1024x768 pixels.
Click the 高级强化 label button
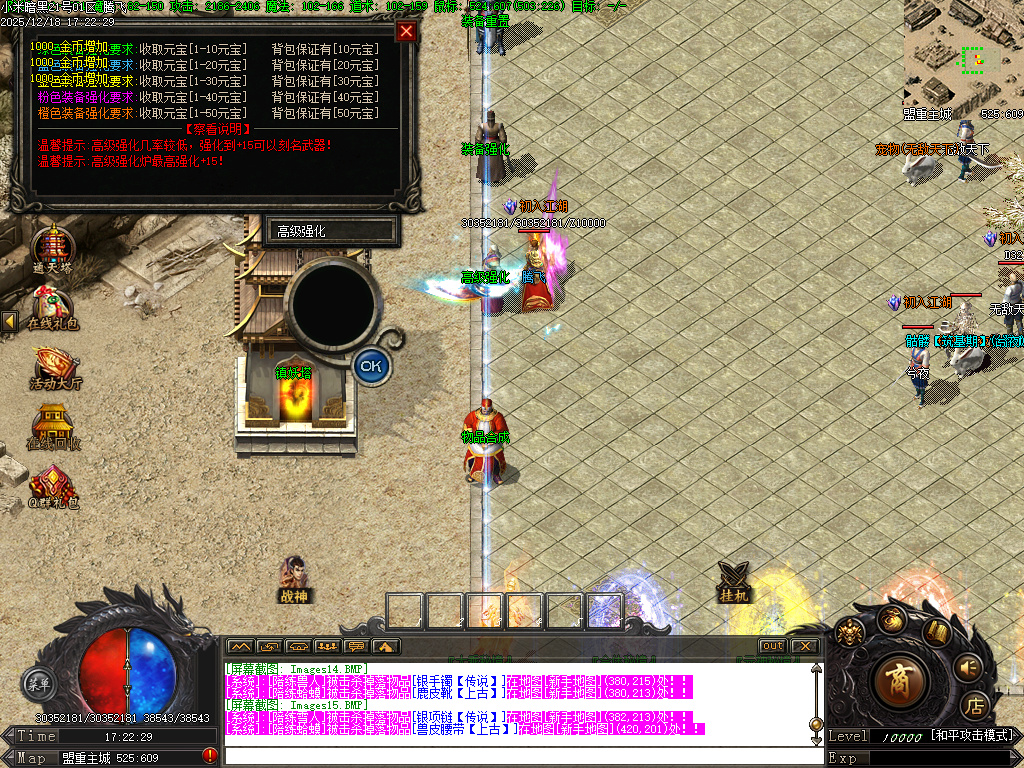[x=331, y=231]
